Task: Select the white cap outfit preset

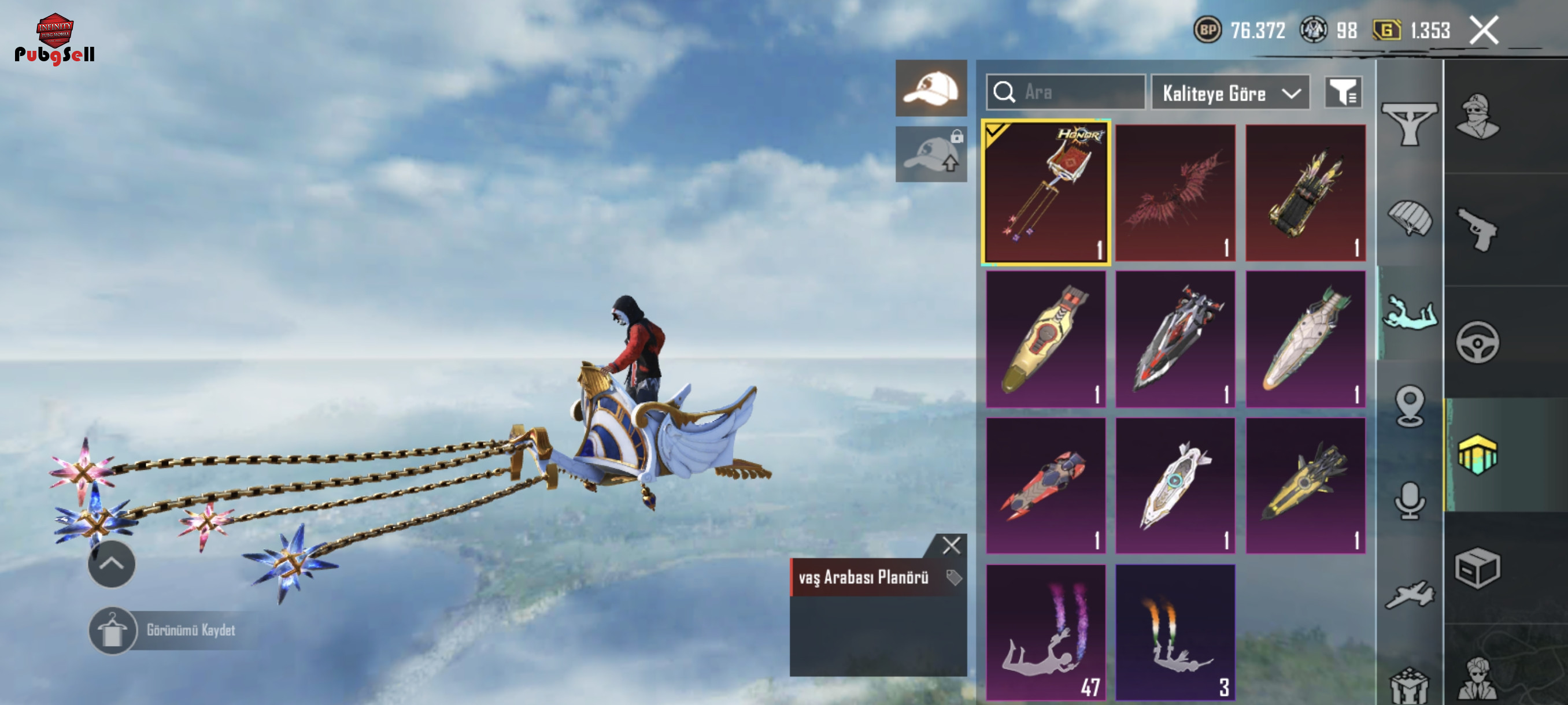Action: pos(931,88)
